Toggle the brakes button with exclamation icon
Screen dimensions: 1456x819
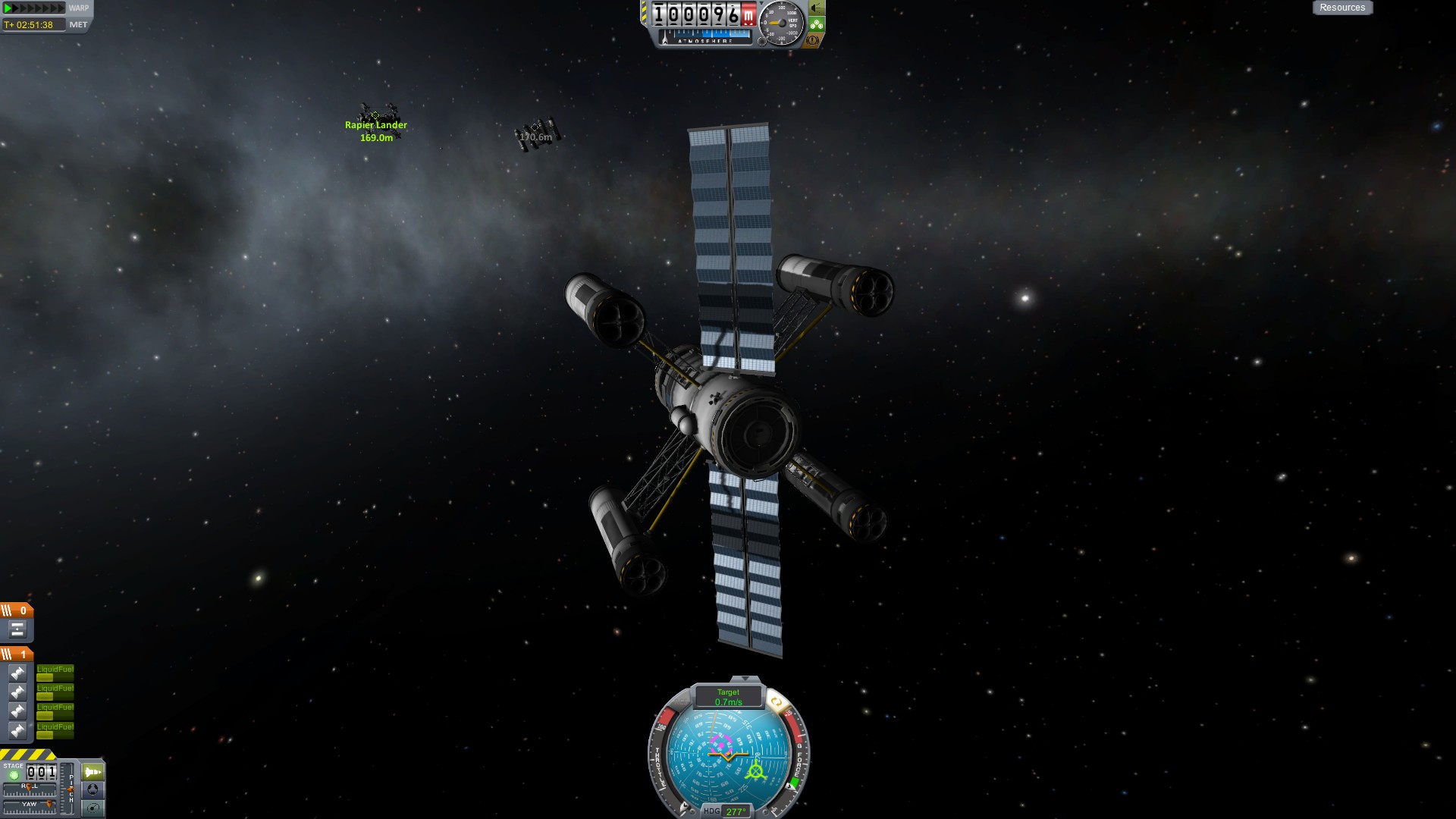tap(813, 39)
